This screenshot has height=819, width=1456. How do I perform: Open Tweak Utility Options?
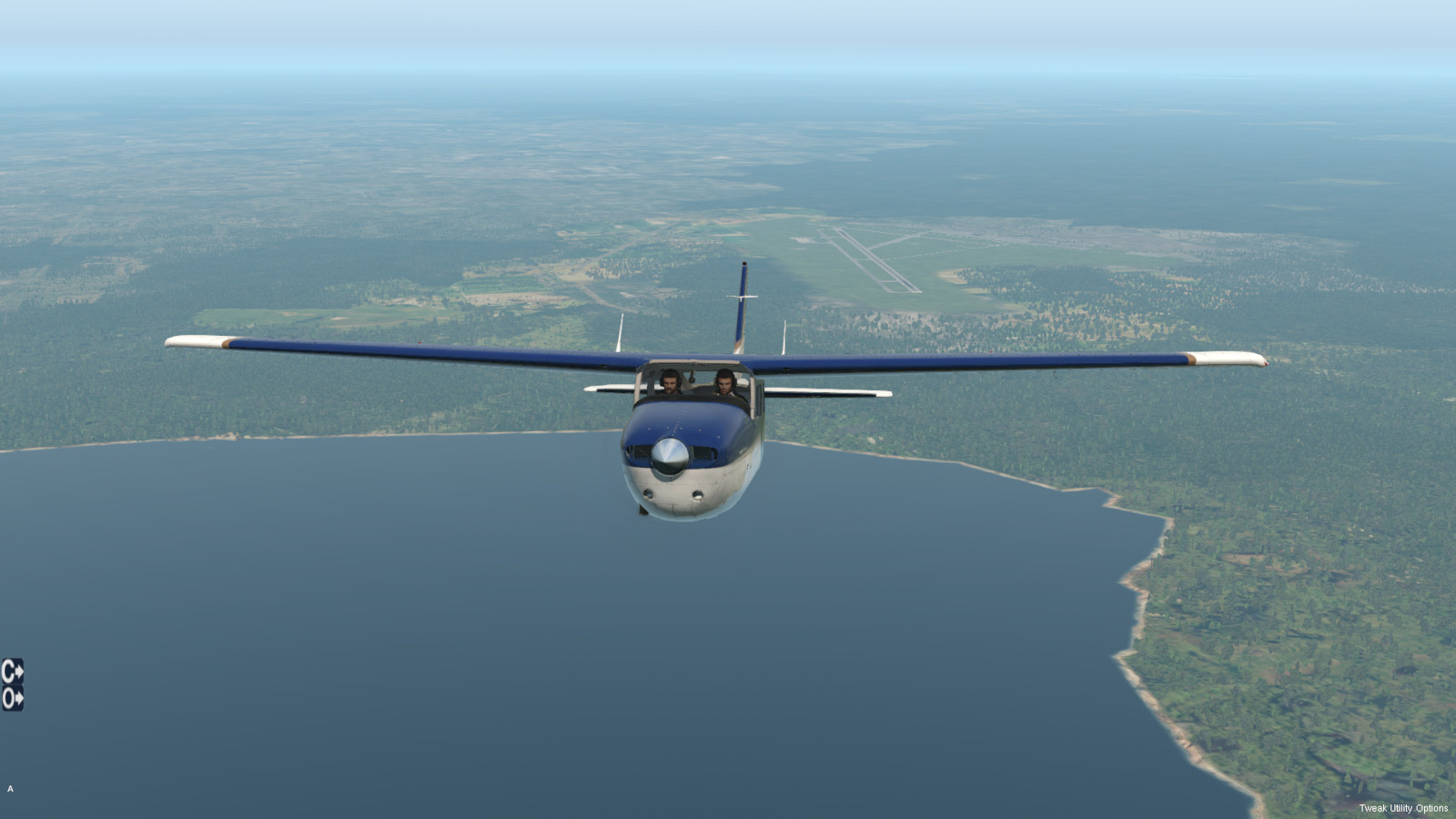point(1402,808)
